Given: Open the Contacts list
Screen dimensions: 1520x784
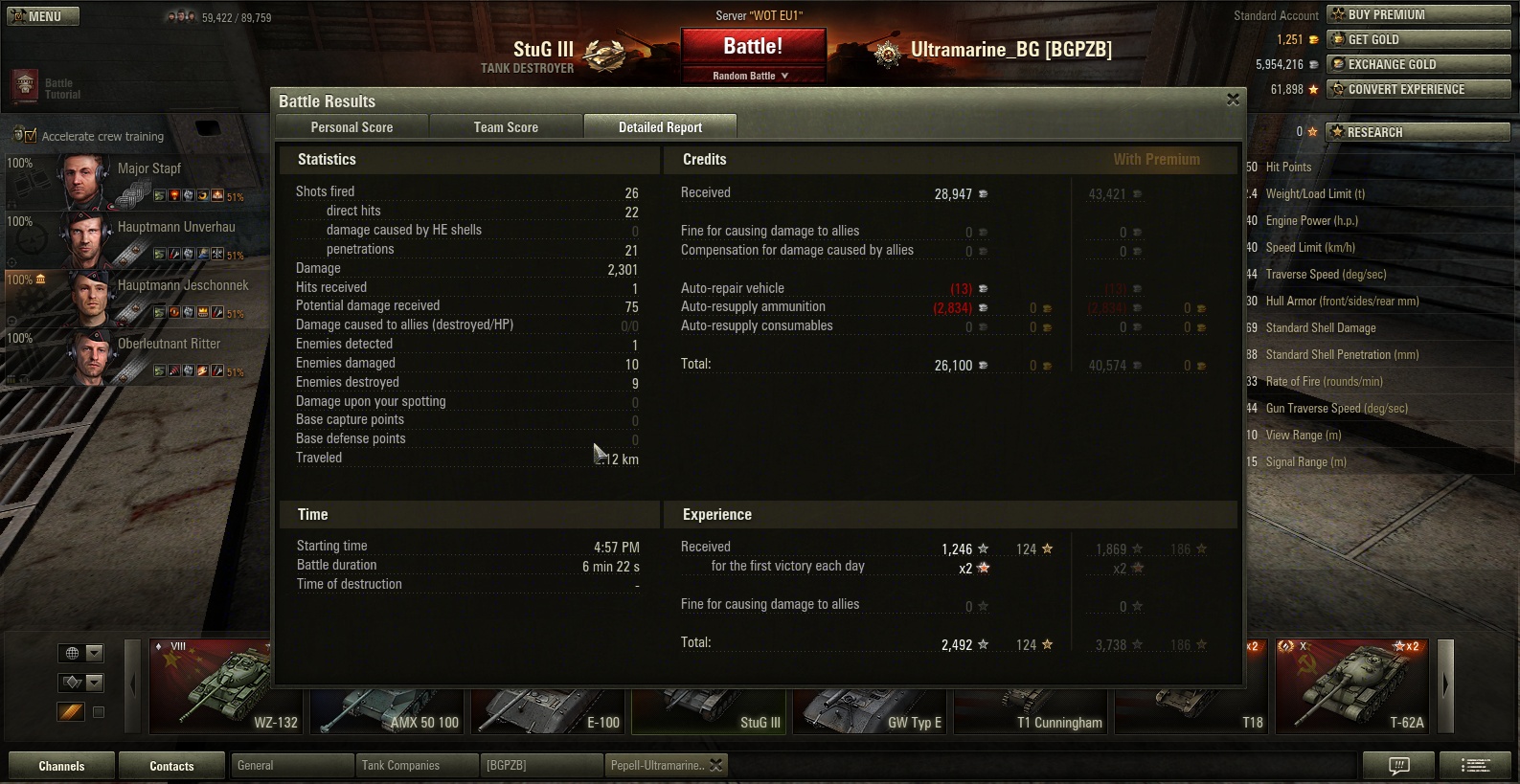Looking at the screenshot, I should (171, 766).
